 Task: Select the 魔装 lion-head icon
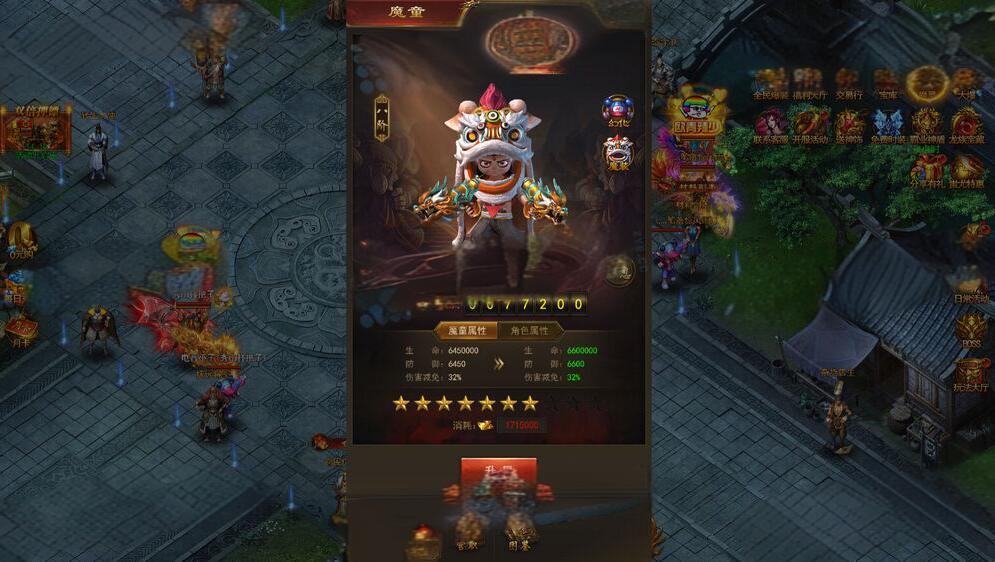618,152
